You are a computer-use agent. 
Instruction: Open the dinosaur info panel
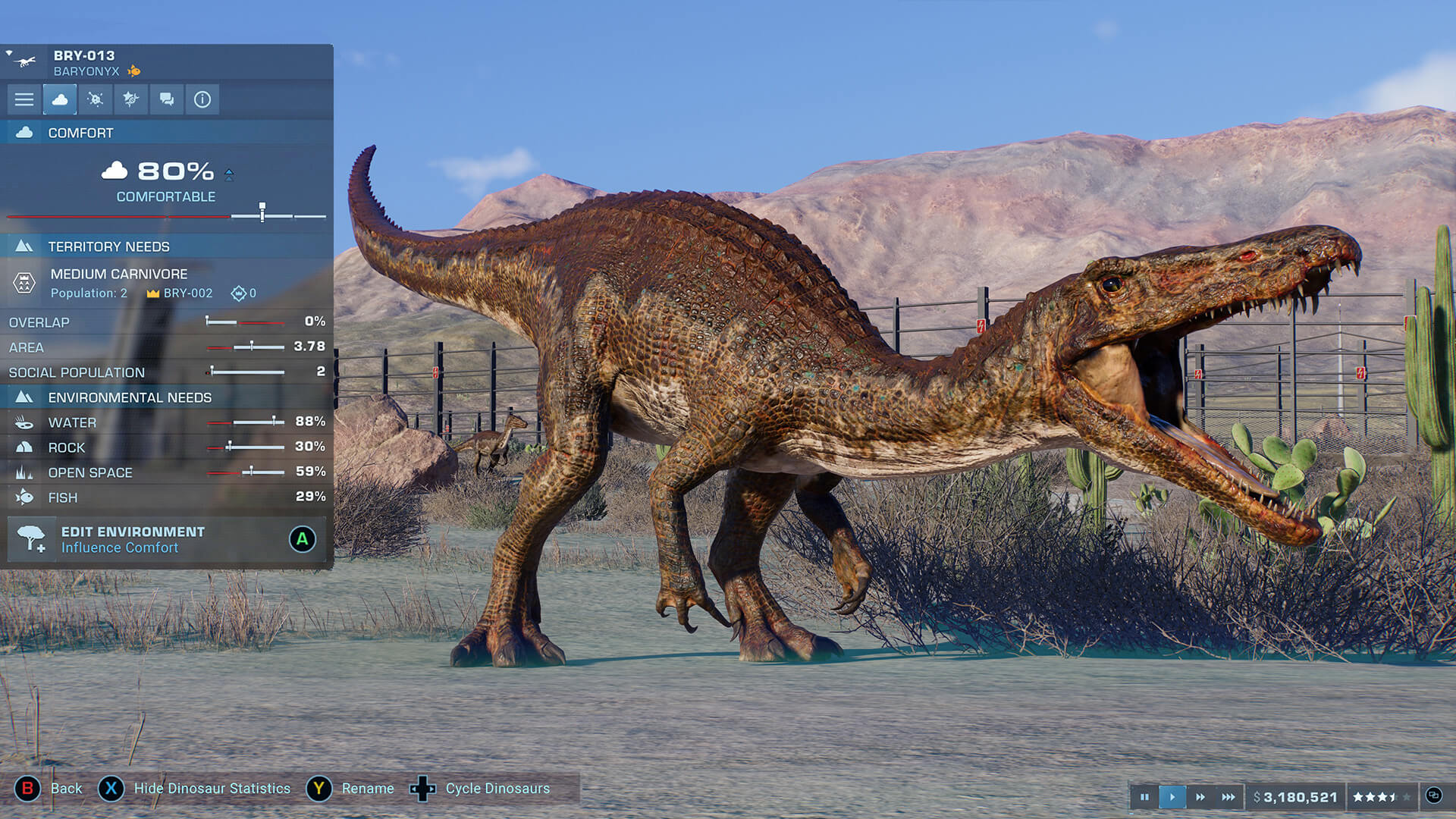(x=202, y=99)
